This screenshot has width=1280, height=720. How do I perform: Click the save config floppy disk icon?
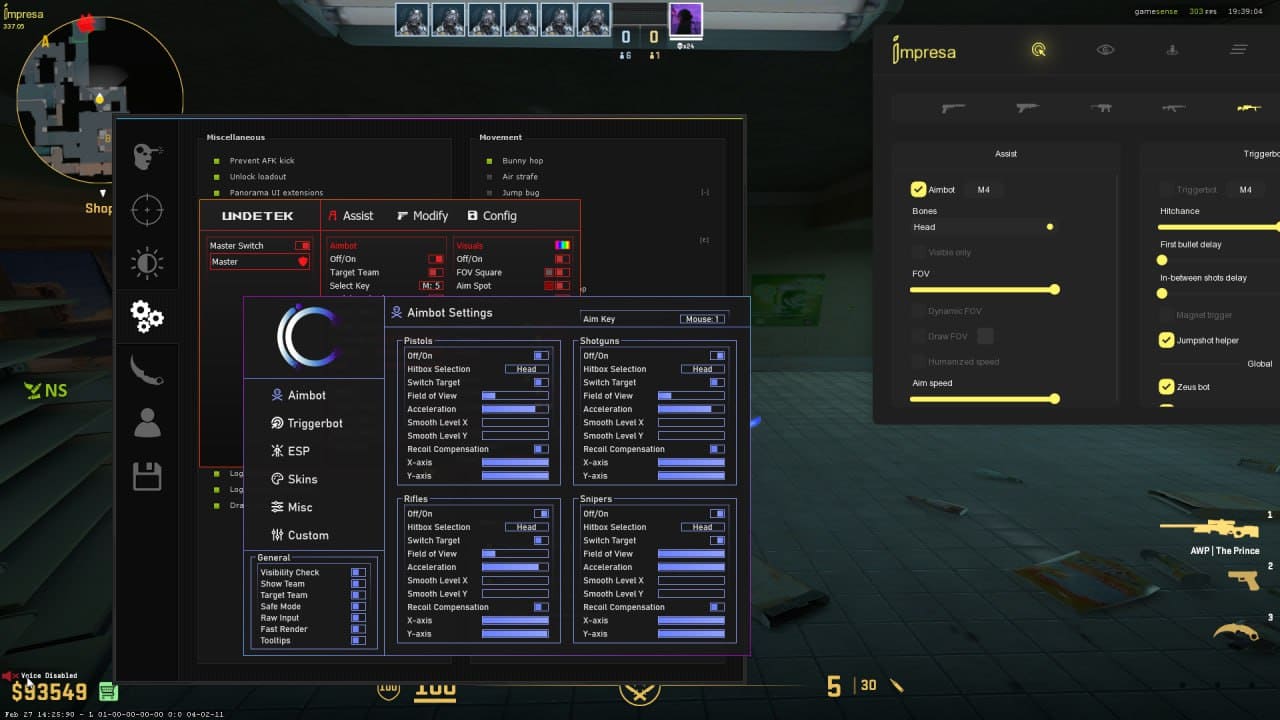[x=148, y=477]
